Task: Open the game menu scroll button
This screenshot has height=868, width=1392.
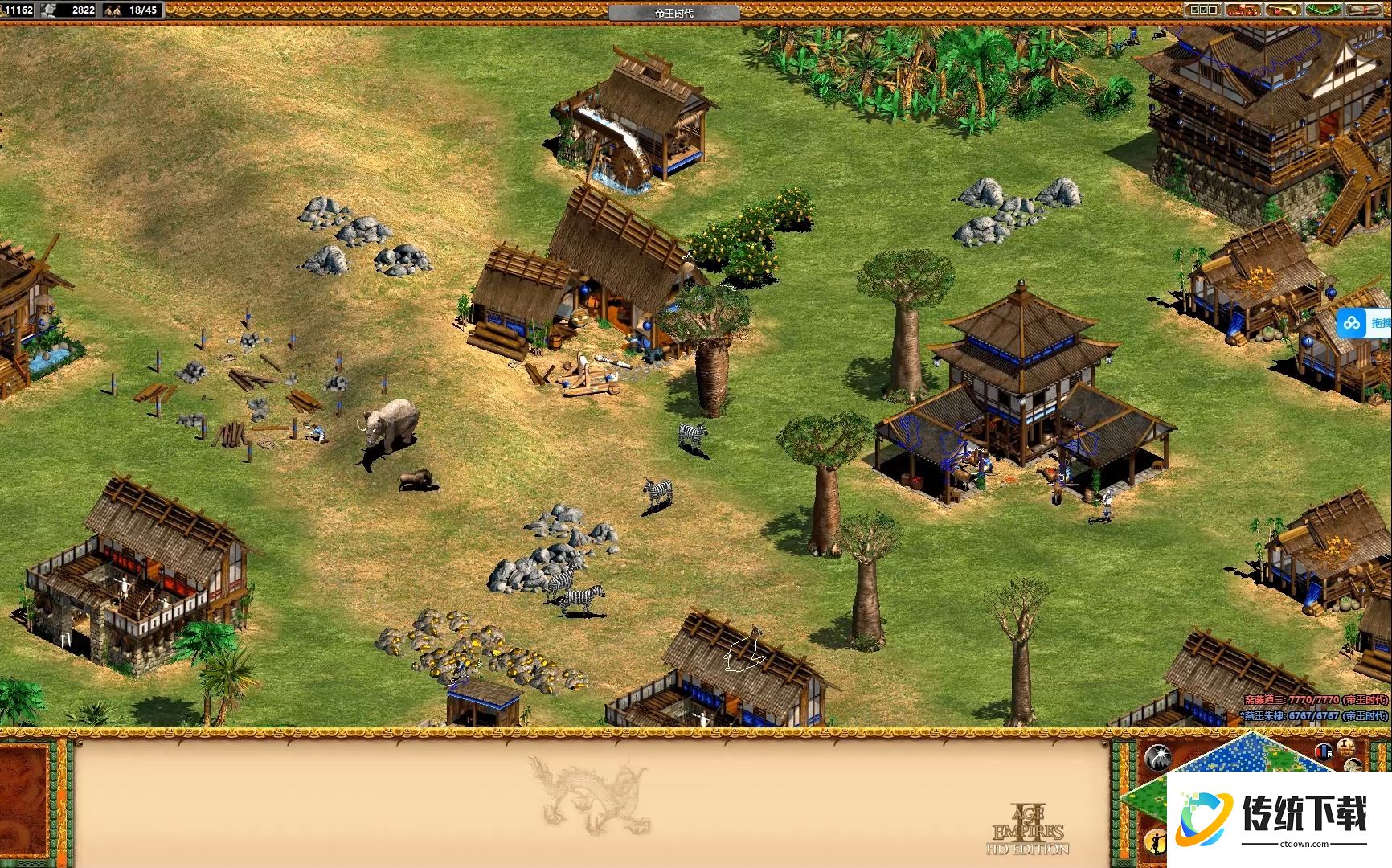Action: [1365, 10]
